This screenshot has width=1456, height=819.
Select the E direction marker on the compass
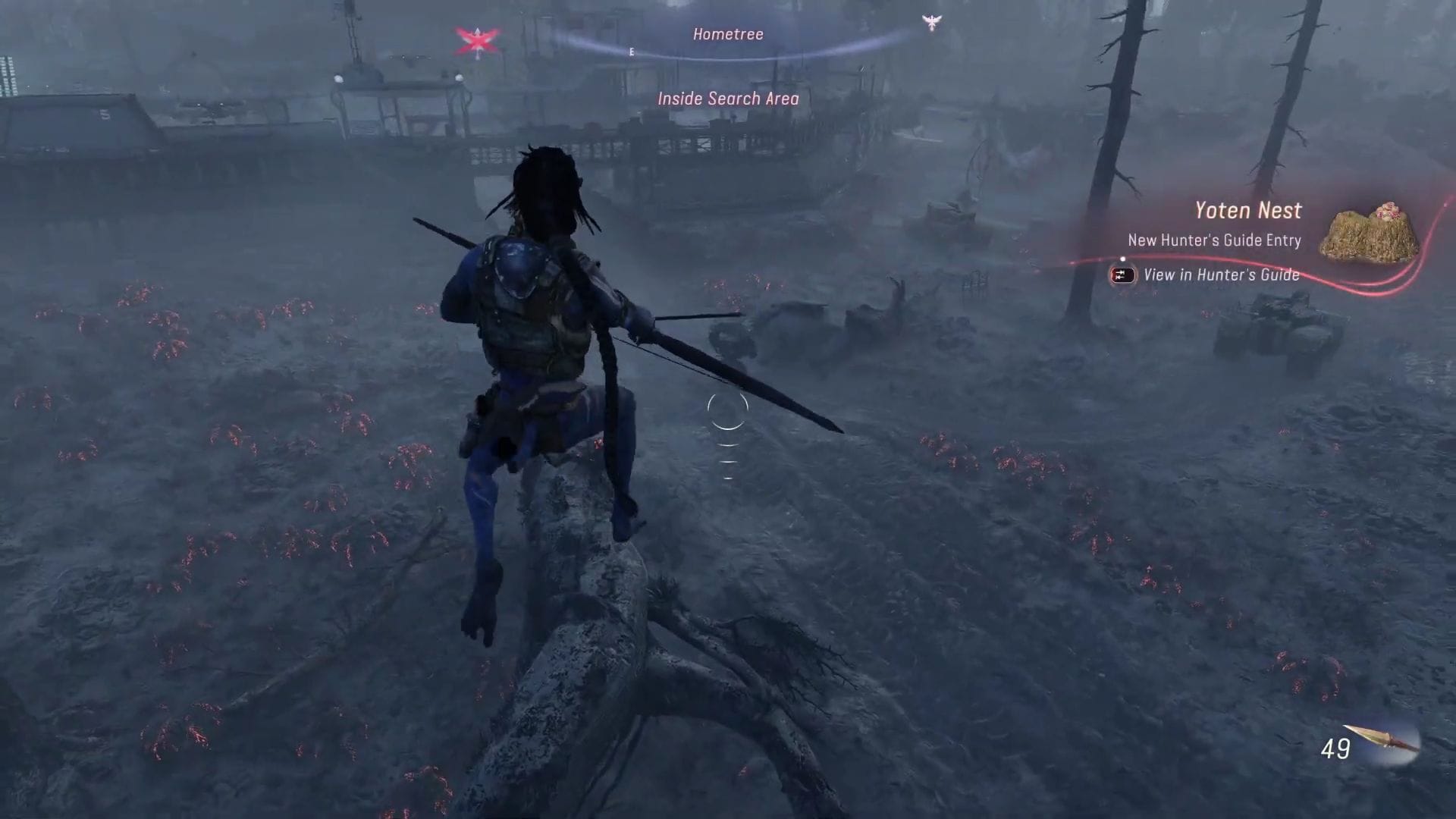[x=630, y=52]
